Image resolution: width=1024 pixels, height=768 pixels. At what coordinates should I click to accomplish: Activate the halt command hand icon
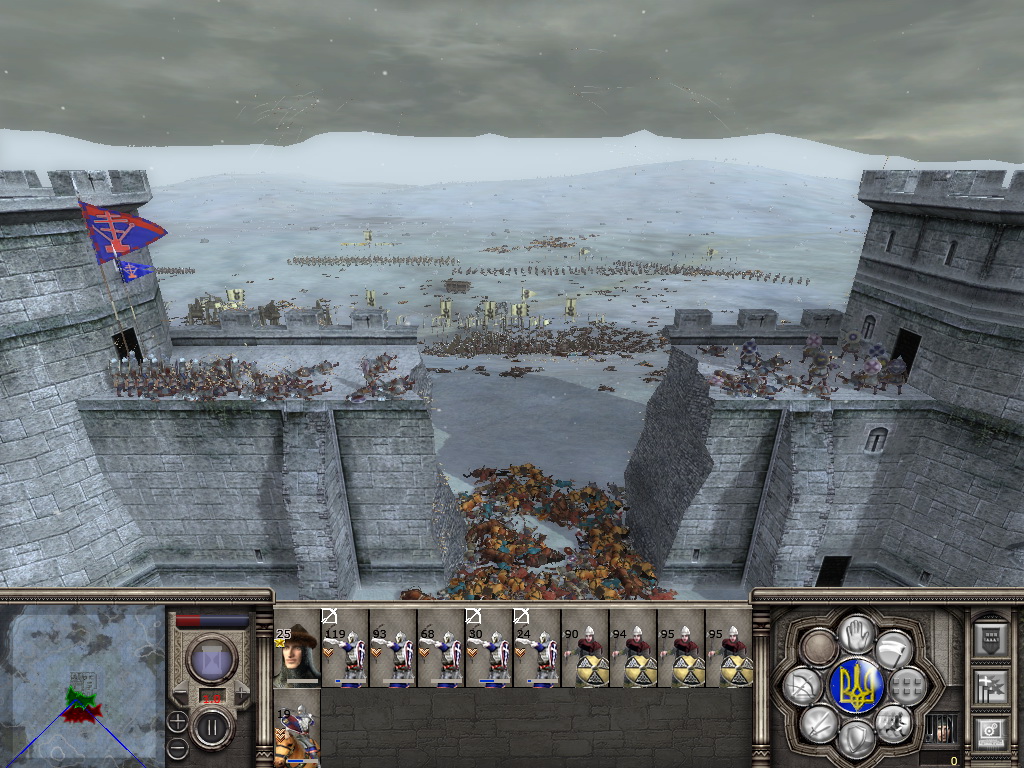pyautogui.click(x=856, y=634)
